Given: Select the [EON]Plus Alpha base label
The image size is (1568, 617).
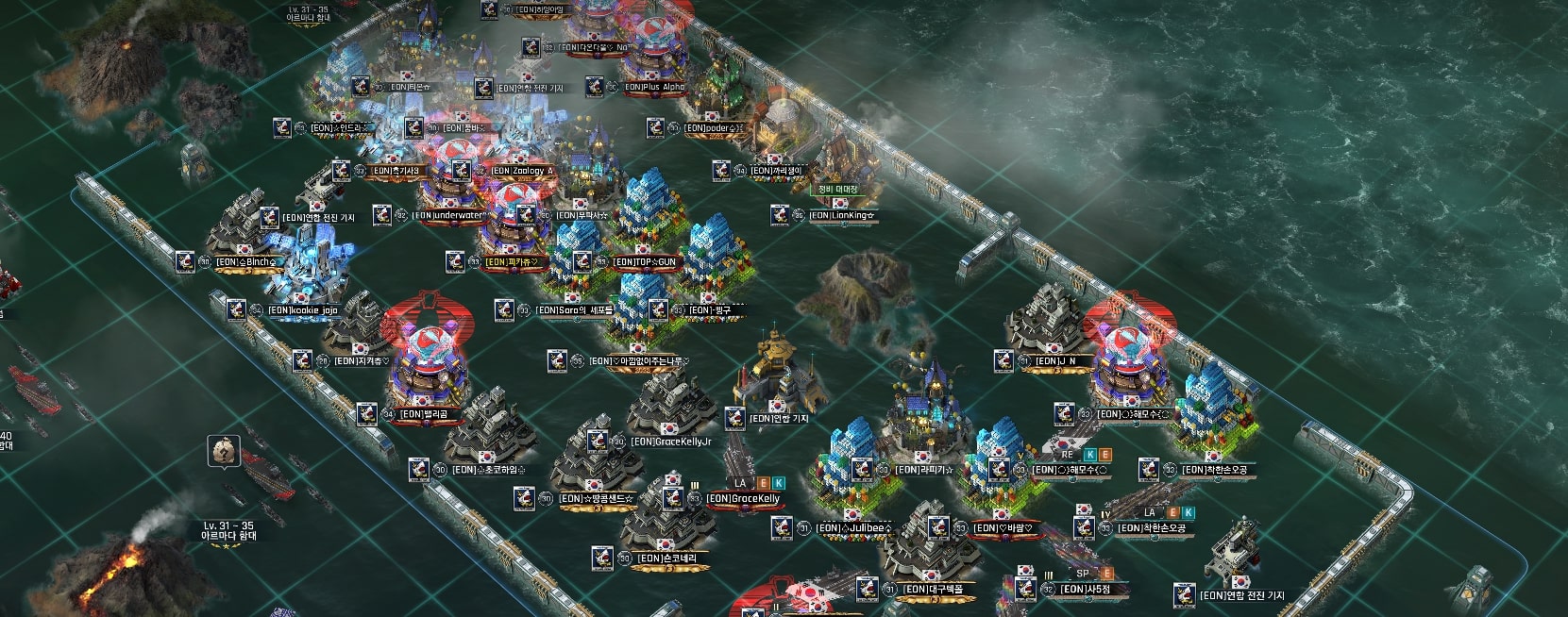Looking at the screenshot, I should (x=653, y=88).
